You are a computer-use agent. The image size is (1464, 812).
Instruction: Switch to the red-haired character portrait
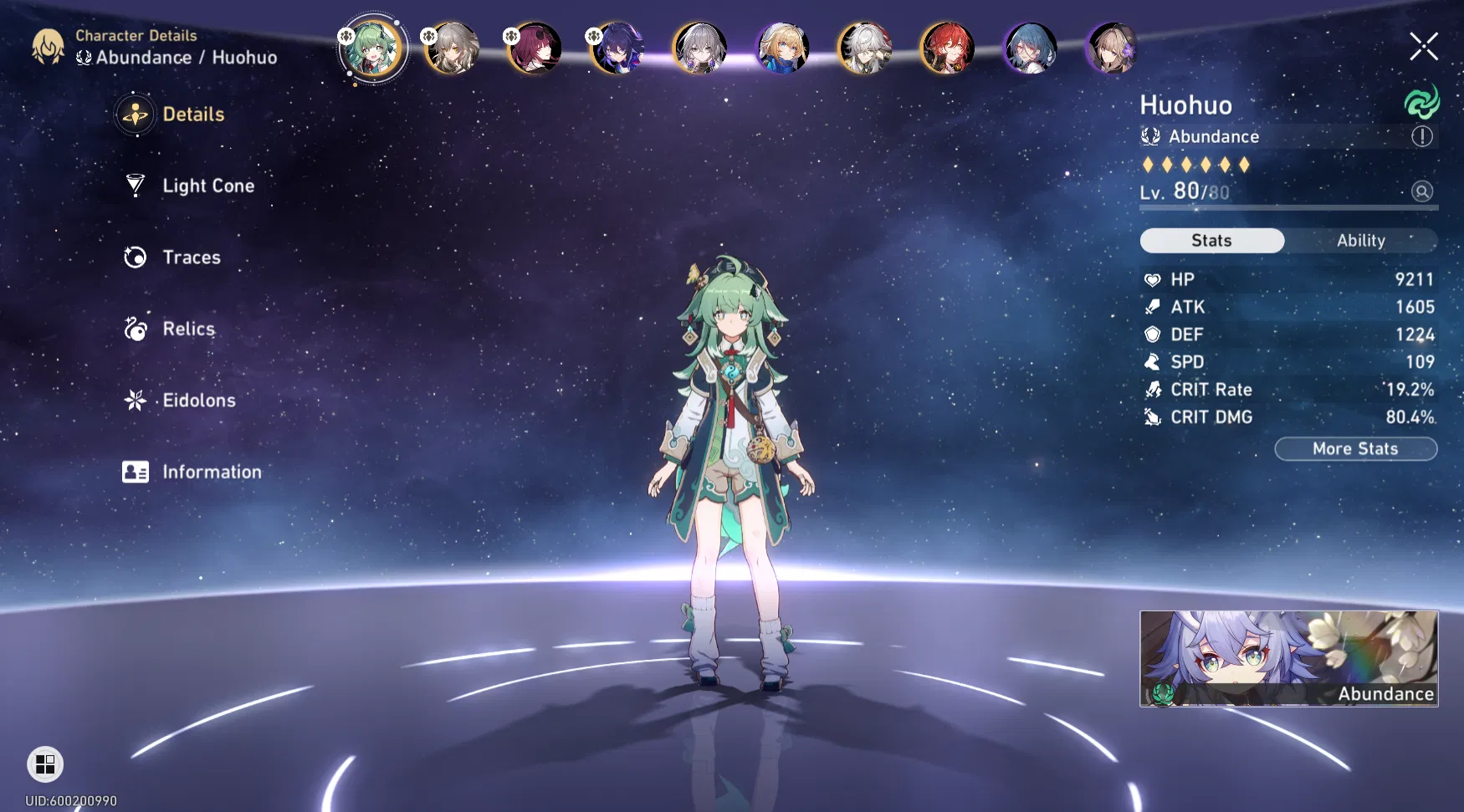[x=948, y=48]
